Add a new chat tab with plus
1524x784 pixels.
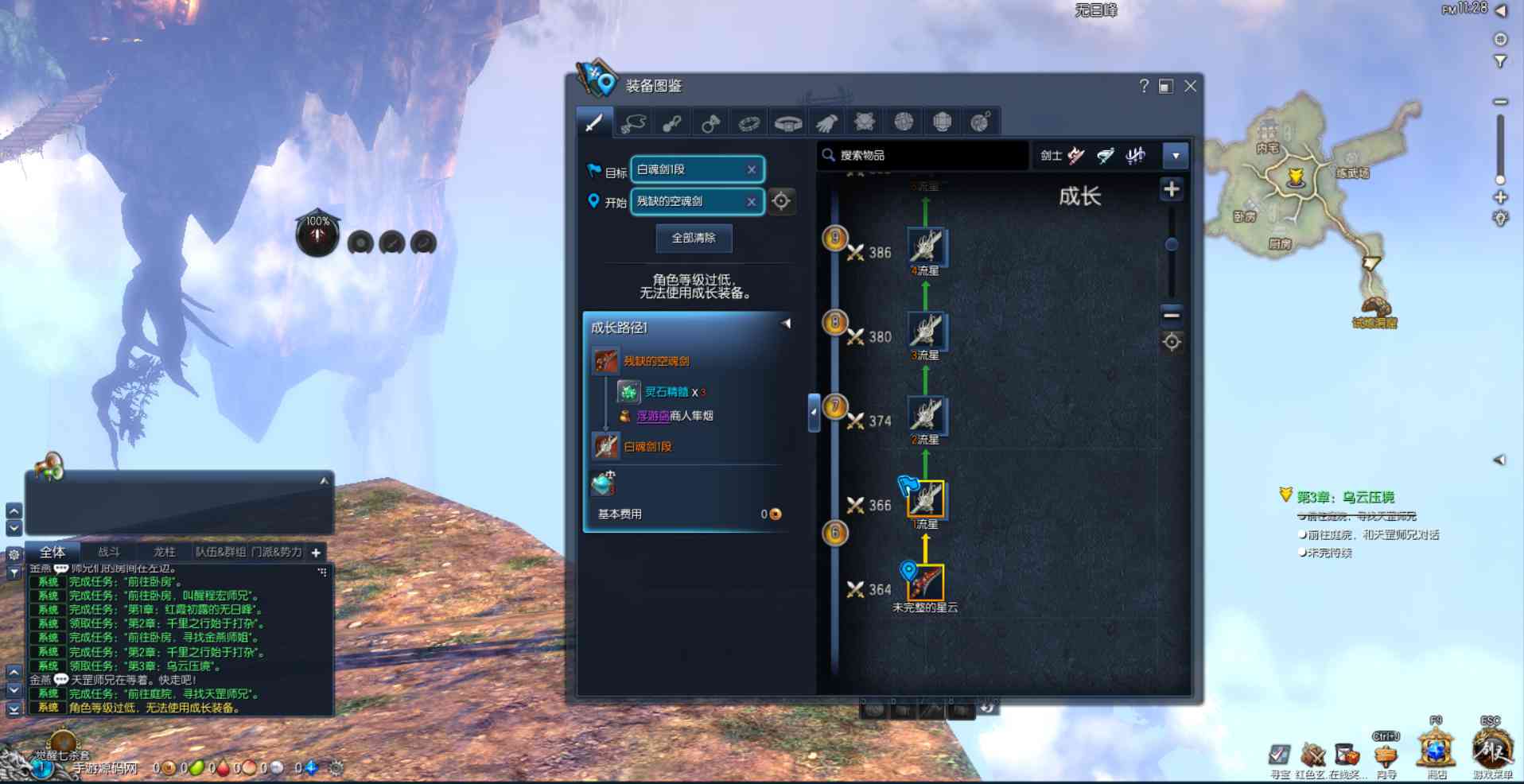[x=316, y=553]
